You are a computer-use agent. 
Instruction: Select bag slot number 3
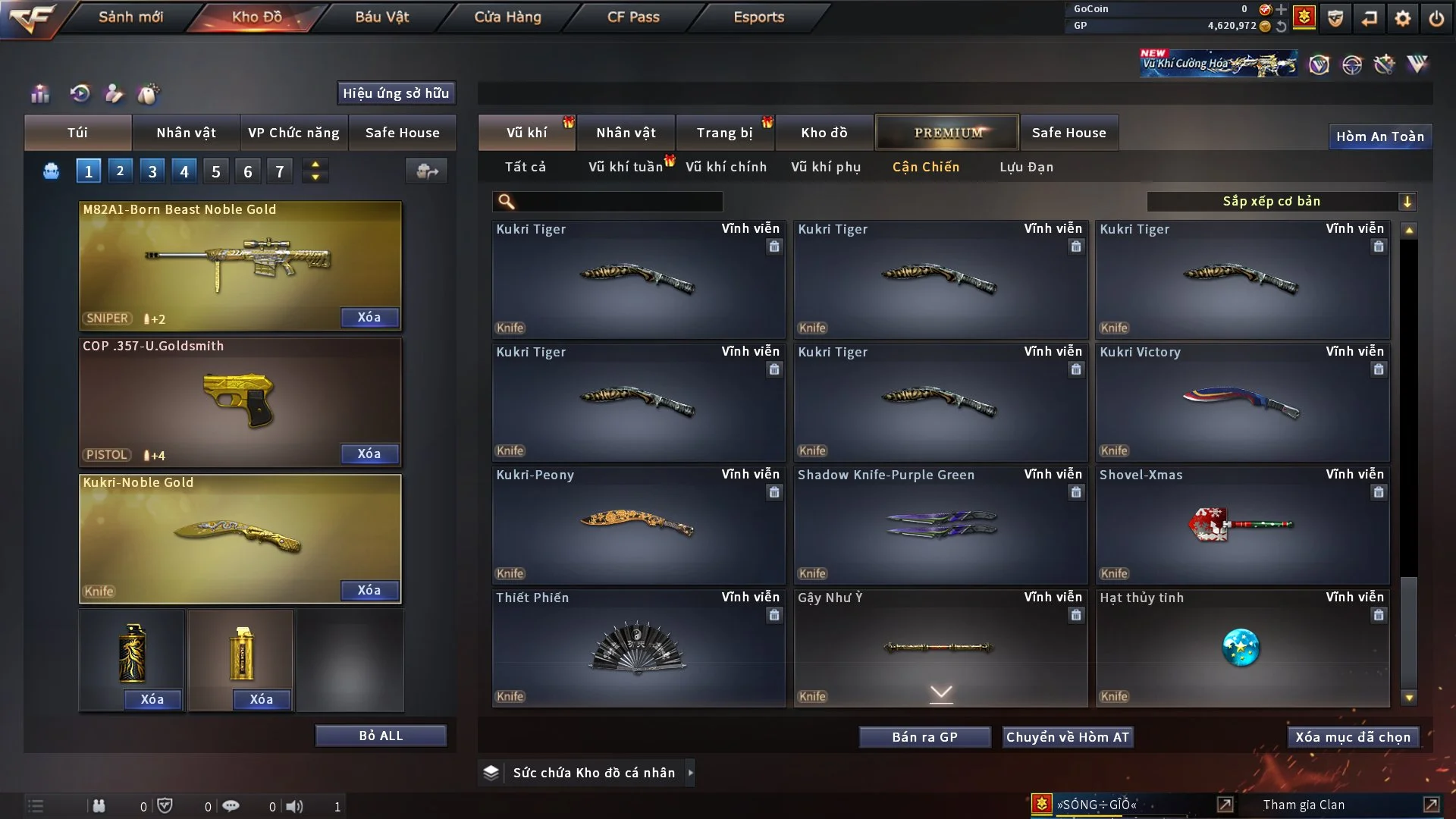coord(152,171)
